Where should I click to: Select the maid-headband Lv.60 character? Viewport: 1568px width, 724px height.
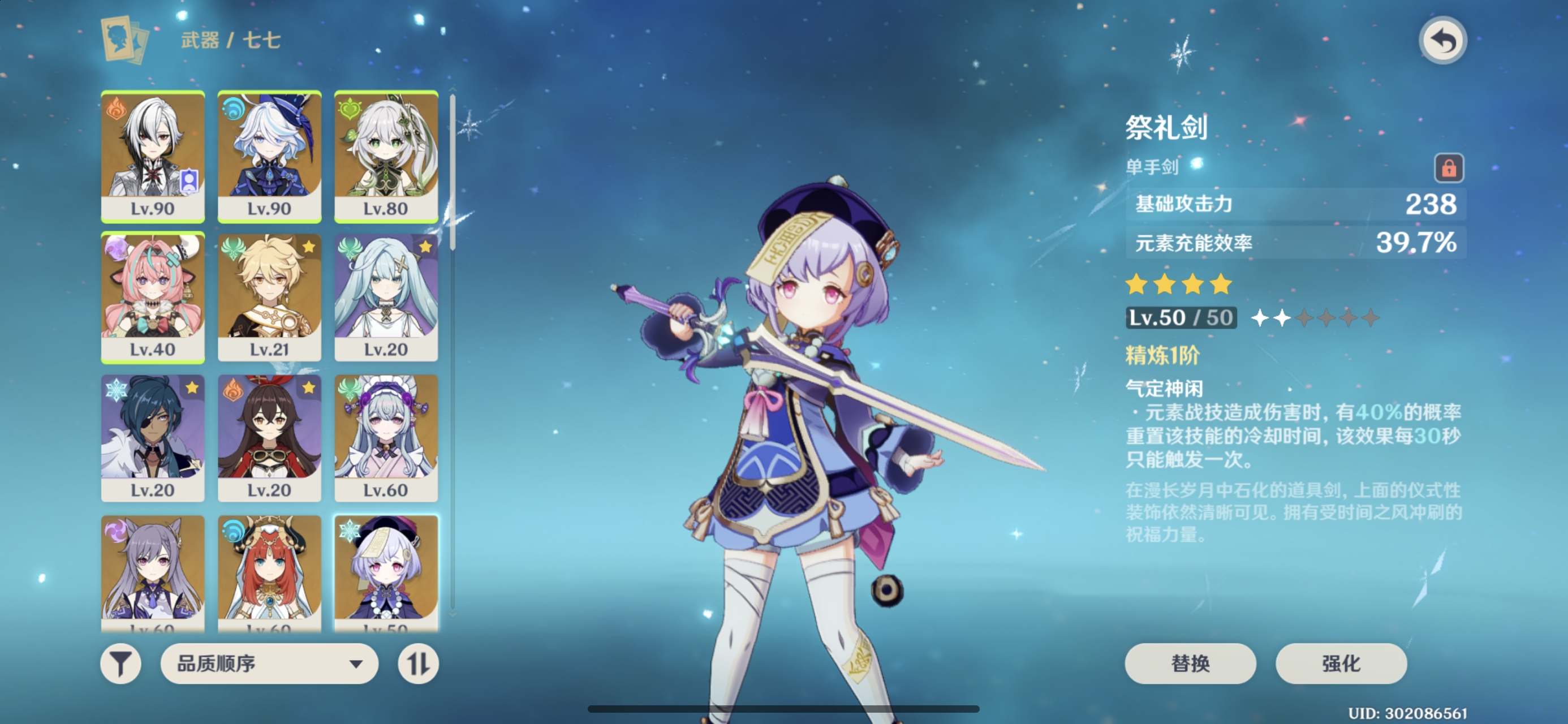click(386, 437)
